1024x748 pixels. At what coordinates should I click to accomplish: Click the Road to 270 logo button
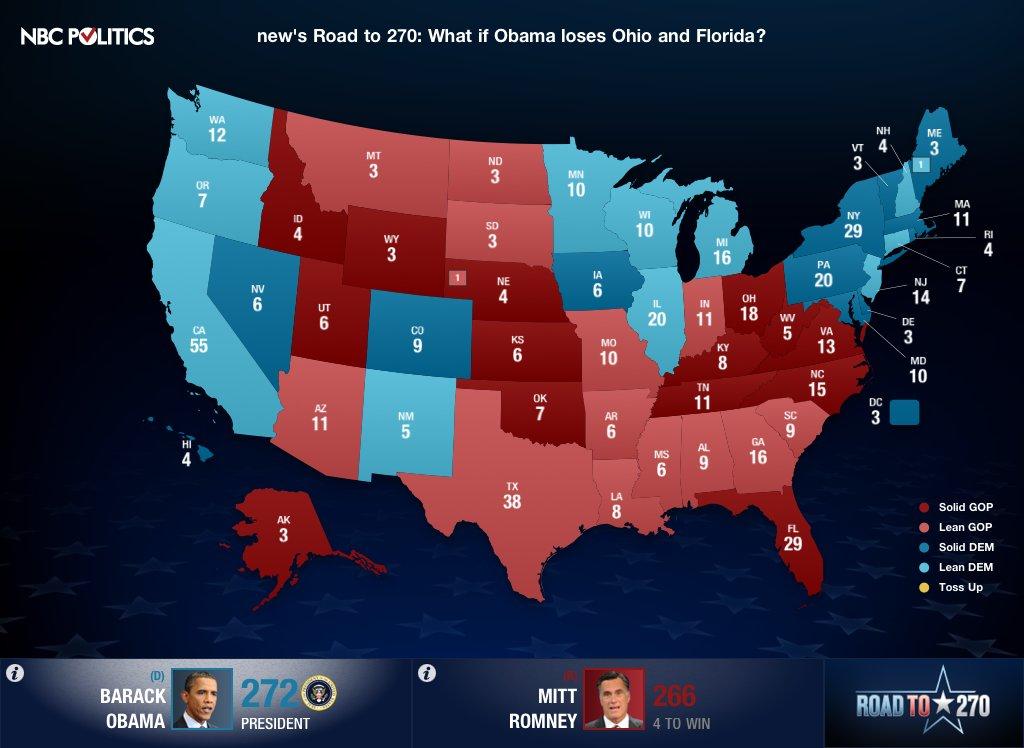pyautogui.click(x=922, y=704)
